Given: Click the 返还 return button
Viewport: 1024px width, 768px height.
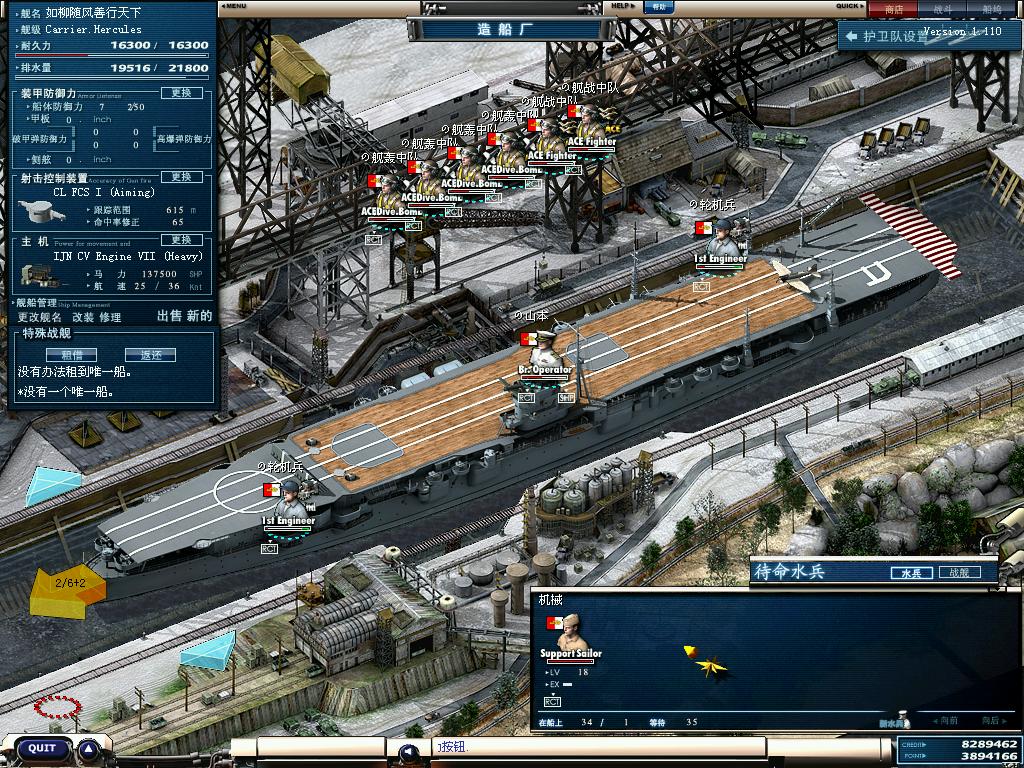Looking at the screenshot, I should [x=150, y=355].
